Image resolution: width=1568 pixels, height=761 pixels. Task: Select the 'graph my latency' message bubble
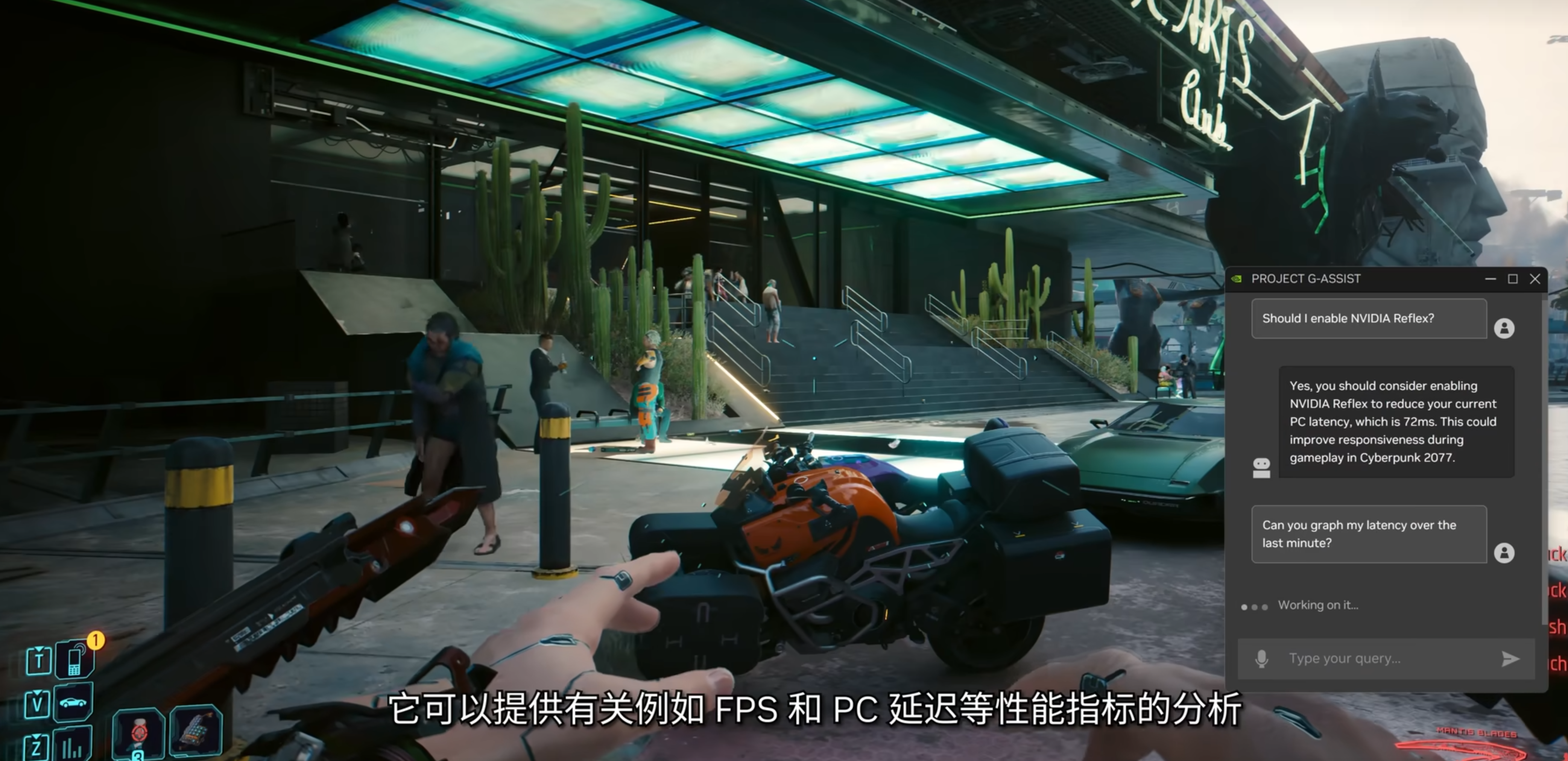pos(1368,534)
